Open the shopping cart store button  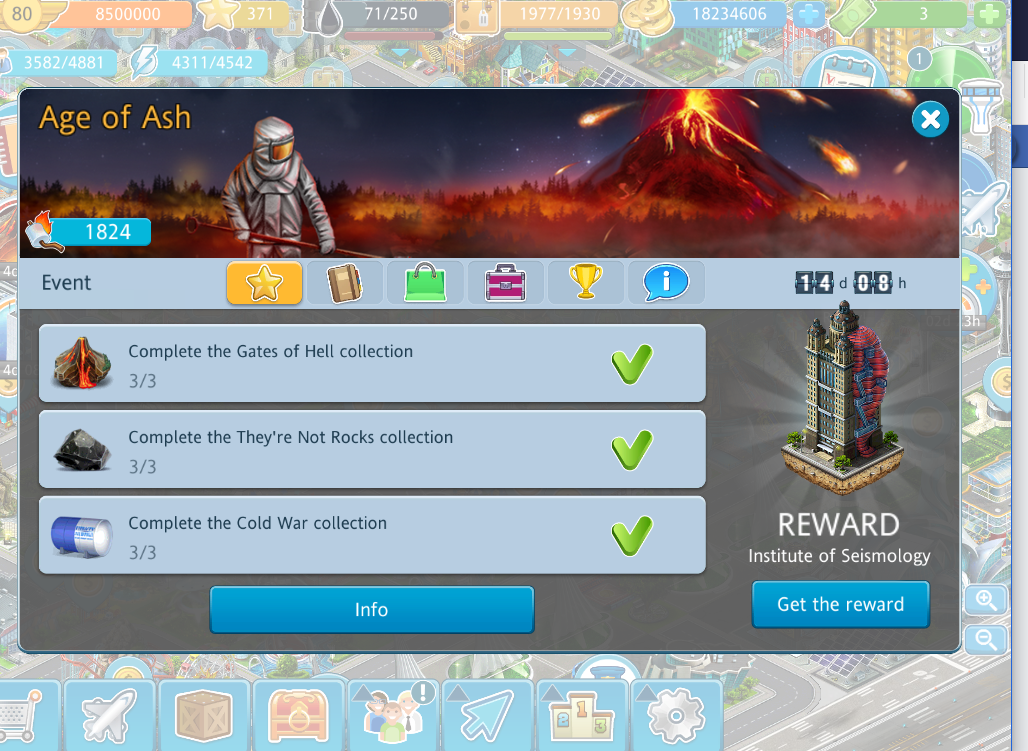click(x=18, y=716)
